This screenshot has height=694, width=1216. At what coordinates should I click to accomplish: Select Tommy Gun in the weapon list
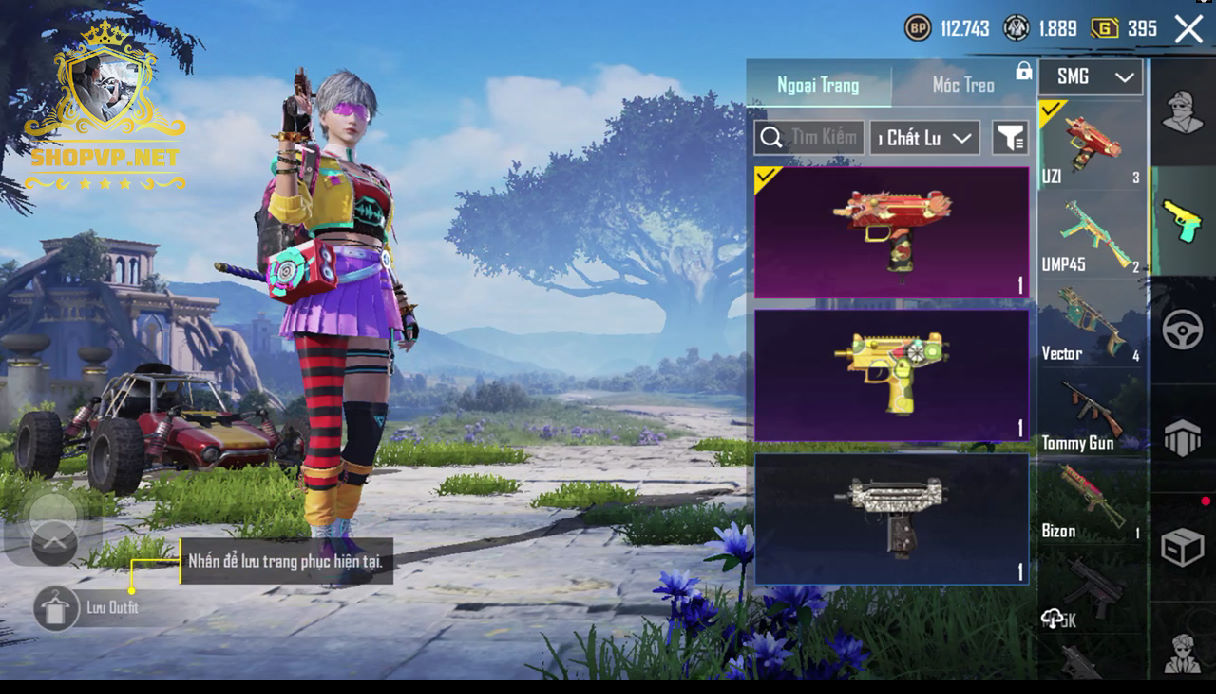coord(1092,414)
